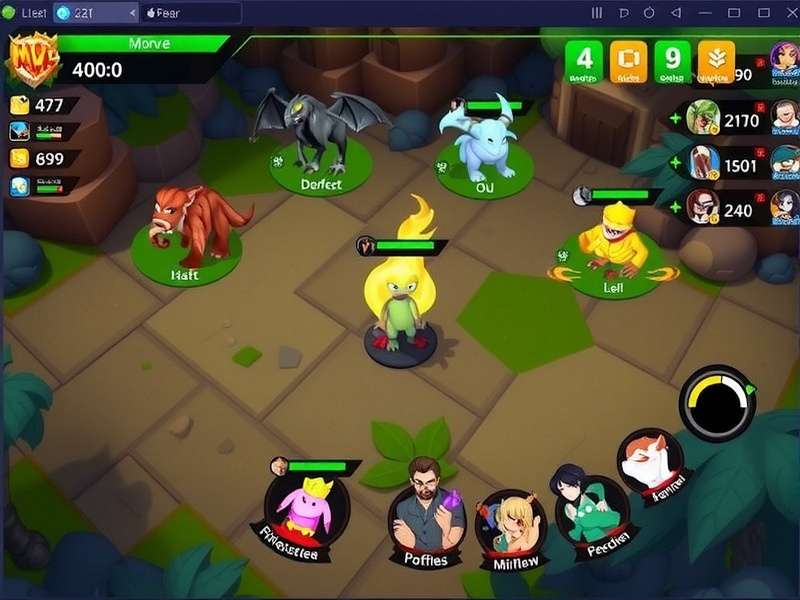
Task: Click the green number 9 button
Action: [672, 61]
